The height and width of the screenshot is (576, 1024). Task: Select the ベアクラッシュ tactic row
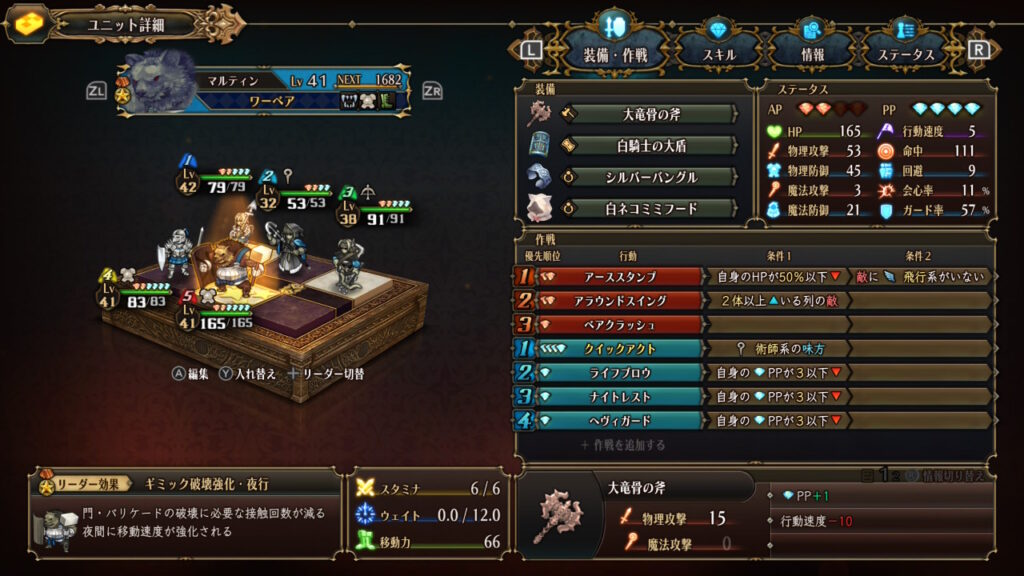[618, 325]
